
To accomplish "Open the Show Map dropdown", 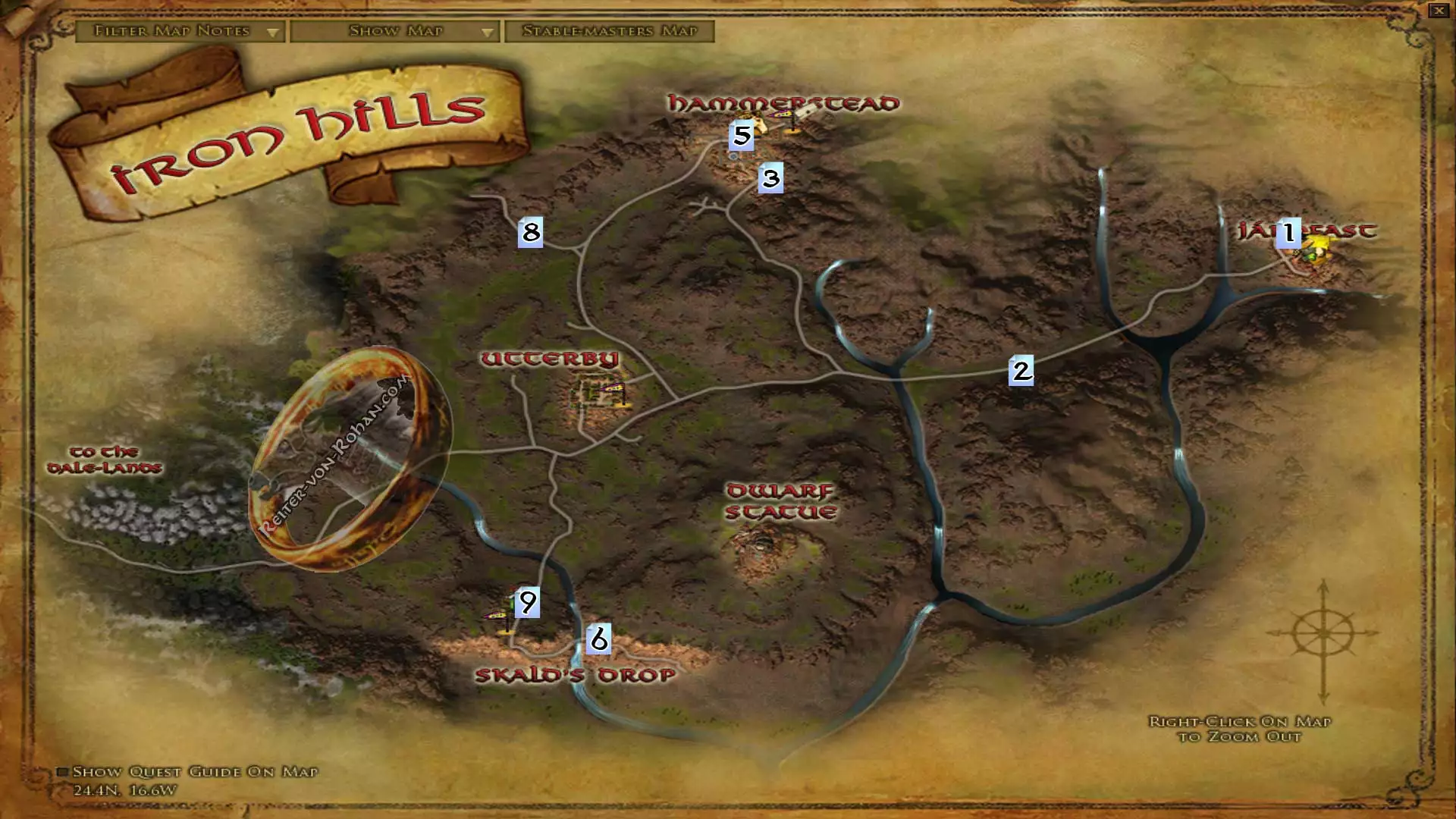I will pos(395,31).
